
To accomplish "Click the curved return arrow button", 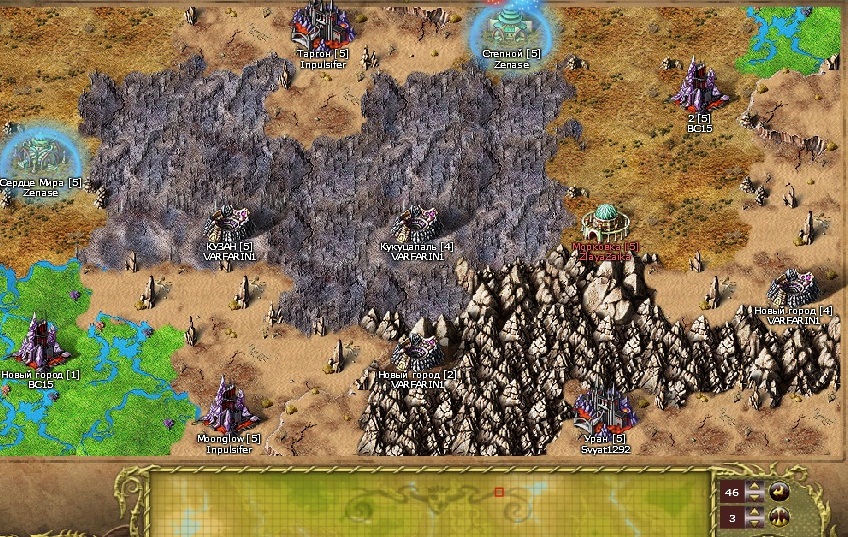I will [x=779, y=491].
